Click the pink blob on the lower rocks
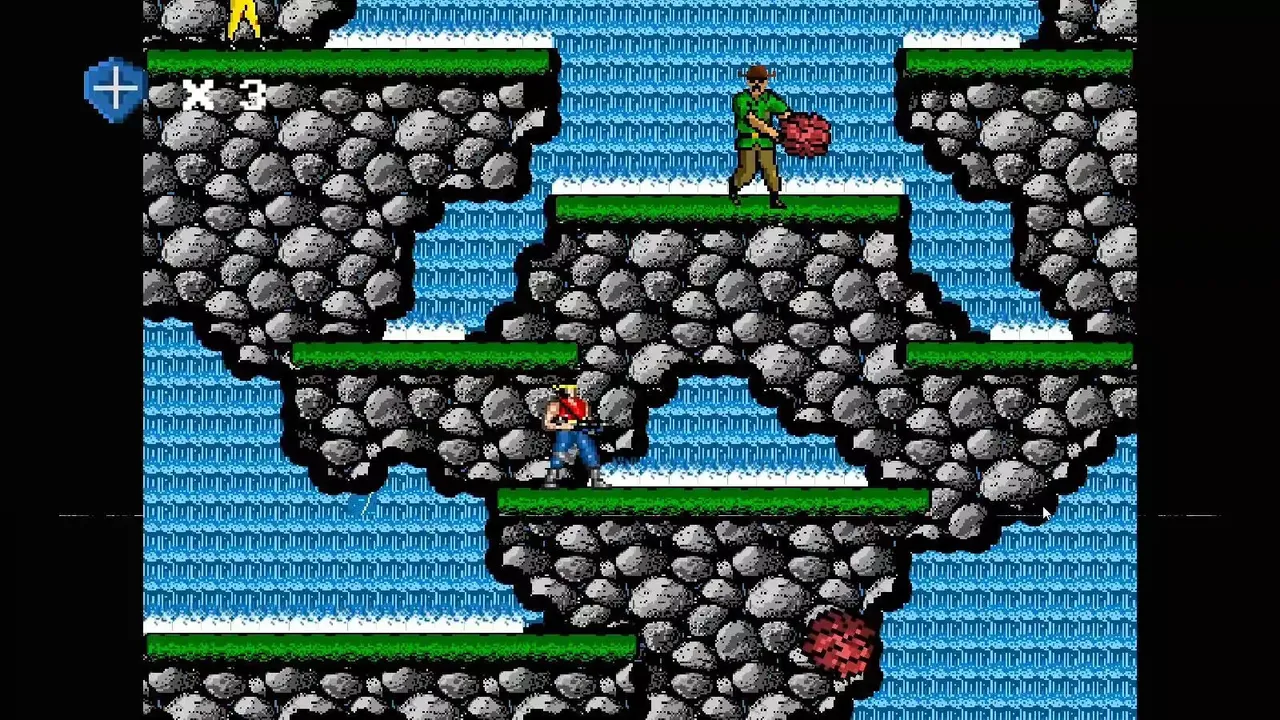Viewport: 1280px width, 720px height. pos(840,645)
